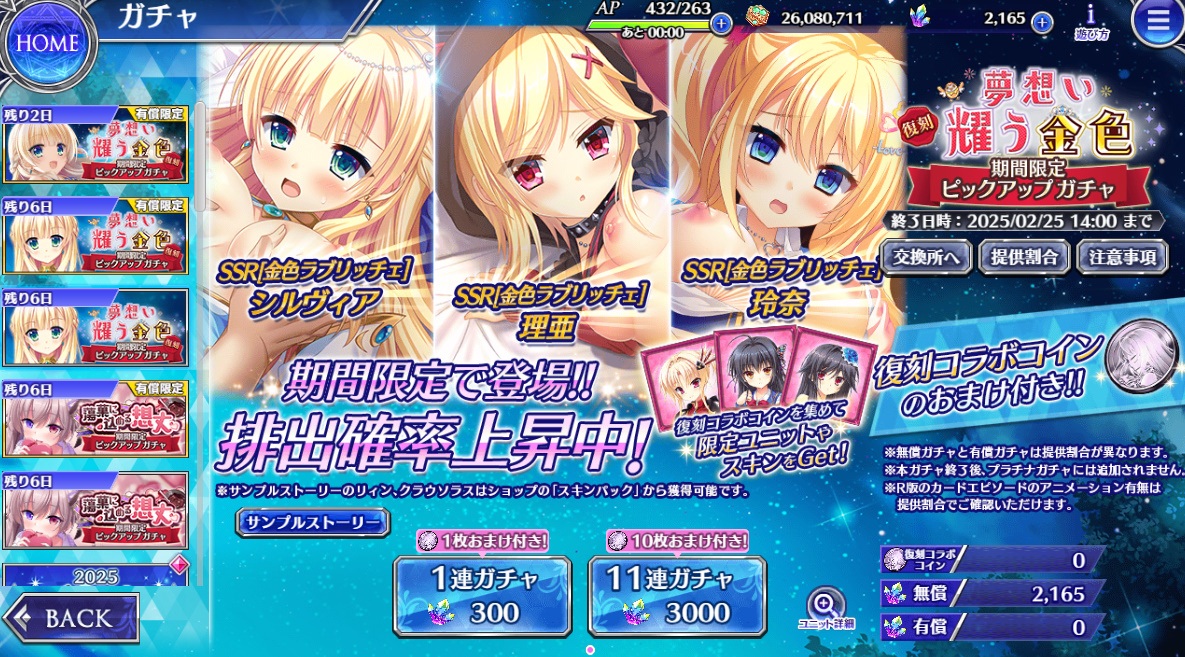Pull the 11連ガチャ for 3000
Image resolution: width=1185 pixels, height=657 pixels.
click(x=676, y=595)
